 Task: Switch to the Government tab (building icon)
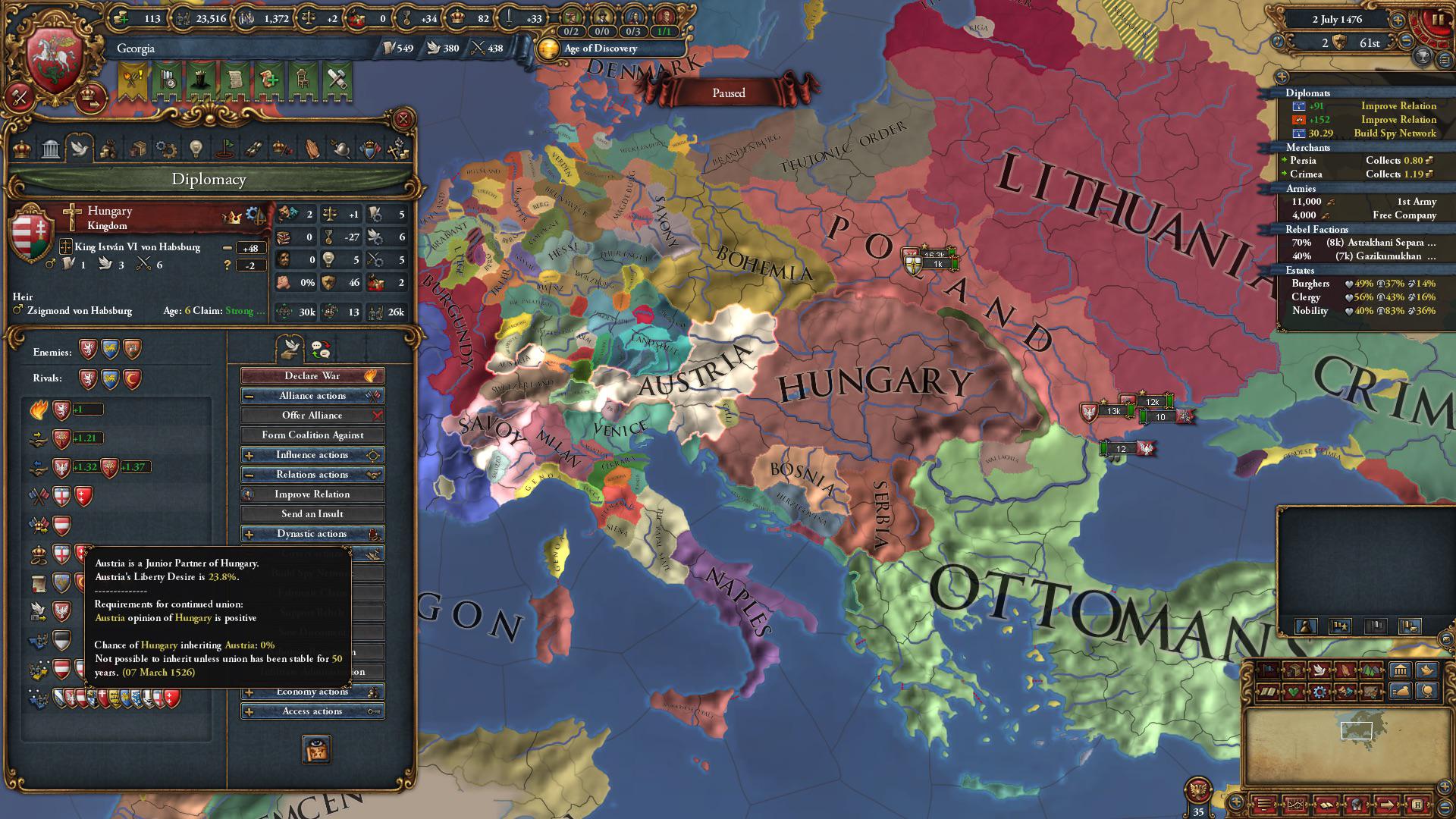tap(51, 149)
